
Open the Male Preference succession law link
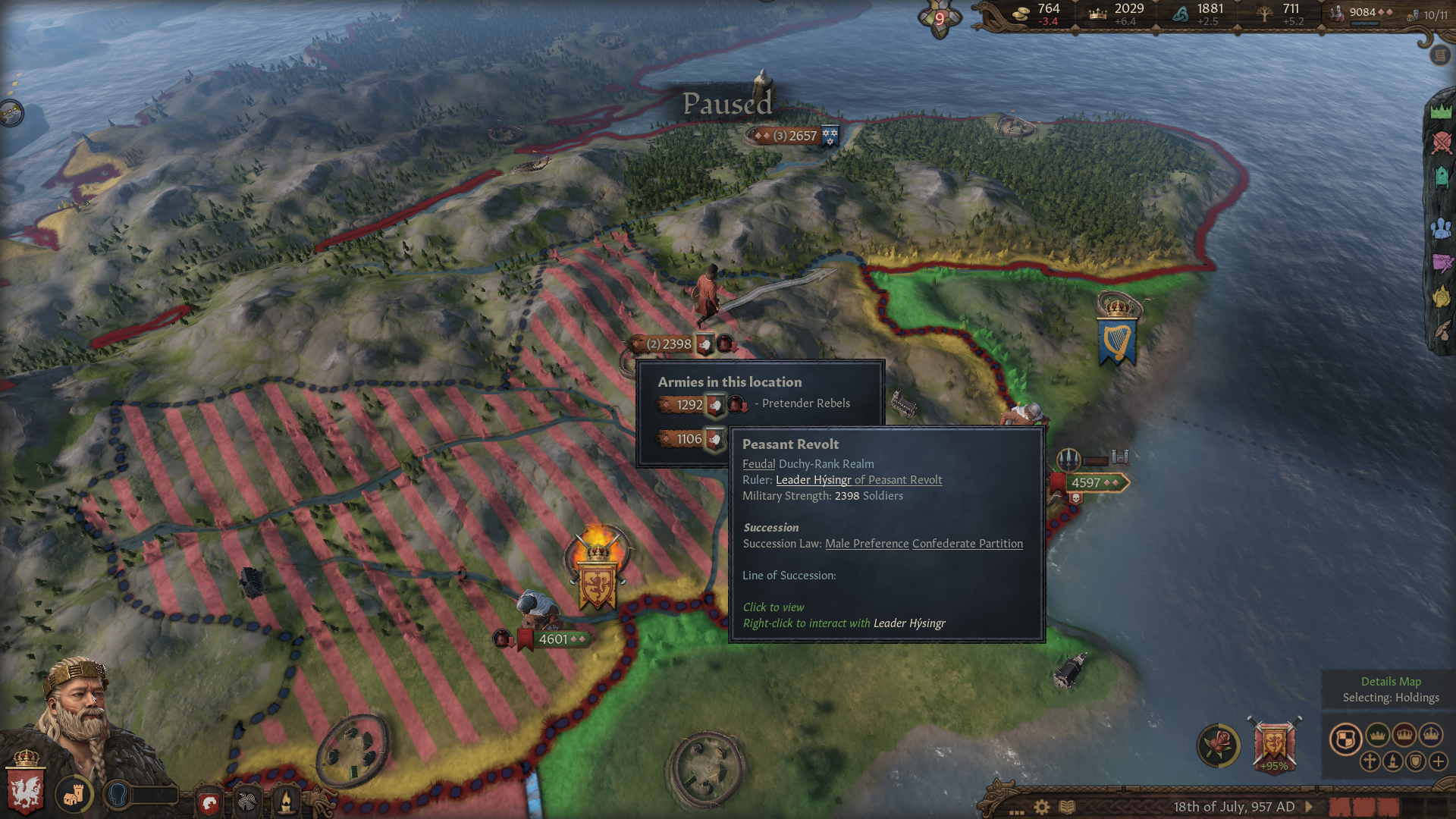click(866, 543)
